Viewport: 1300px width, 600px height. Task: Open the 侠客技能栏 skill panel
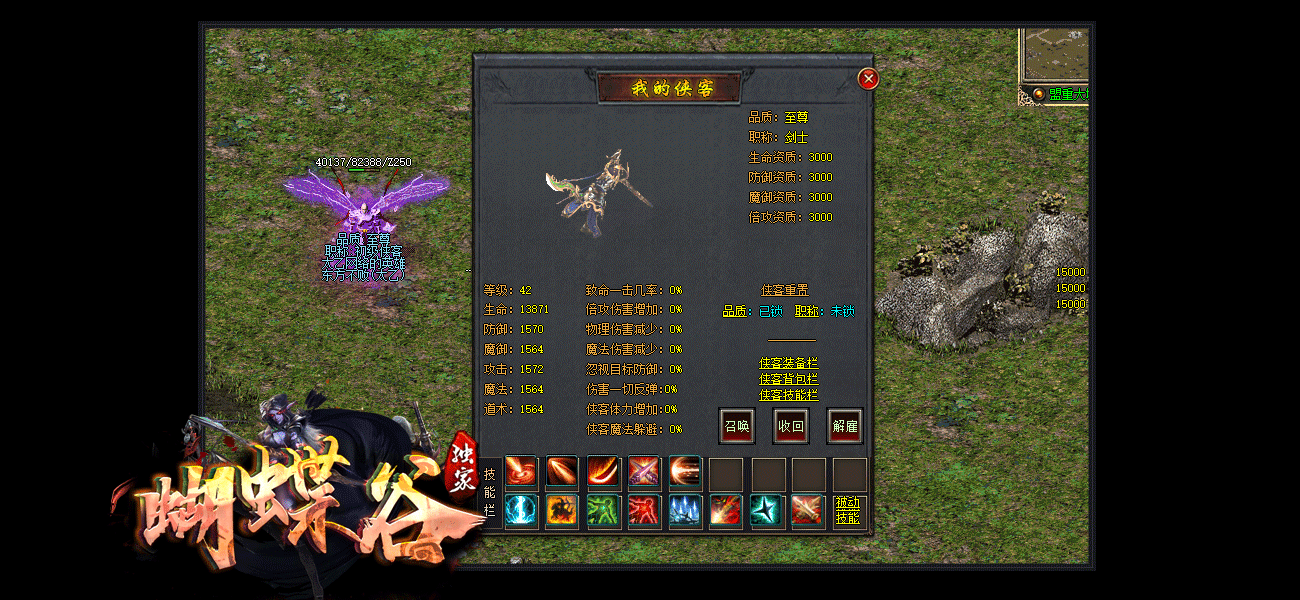point(788,395)
